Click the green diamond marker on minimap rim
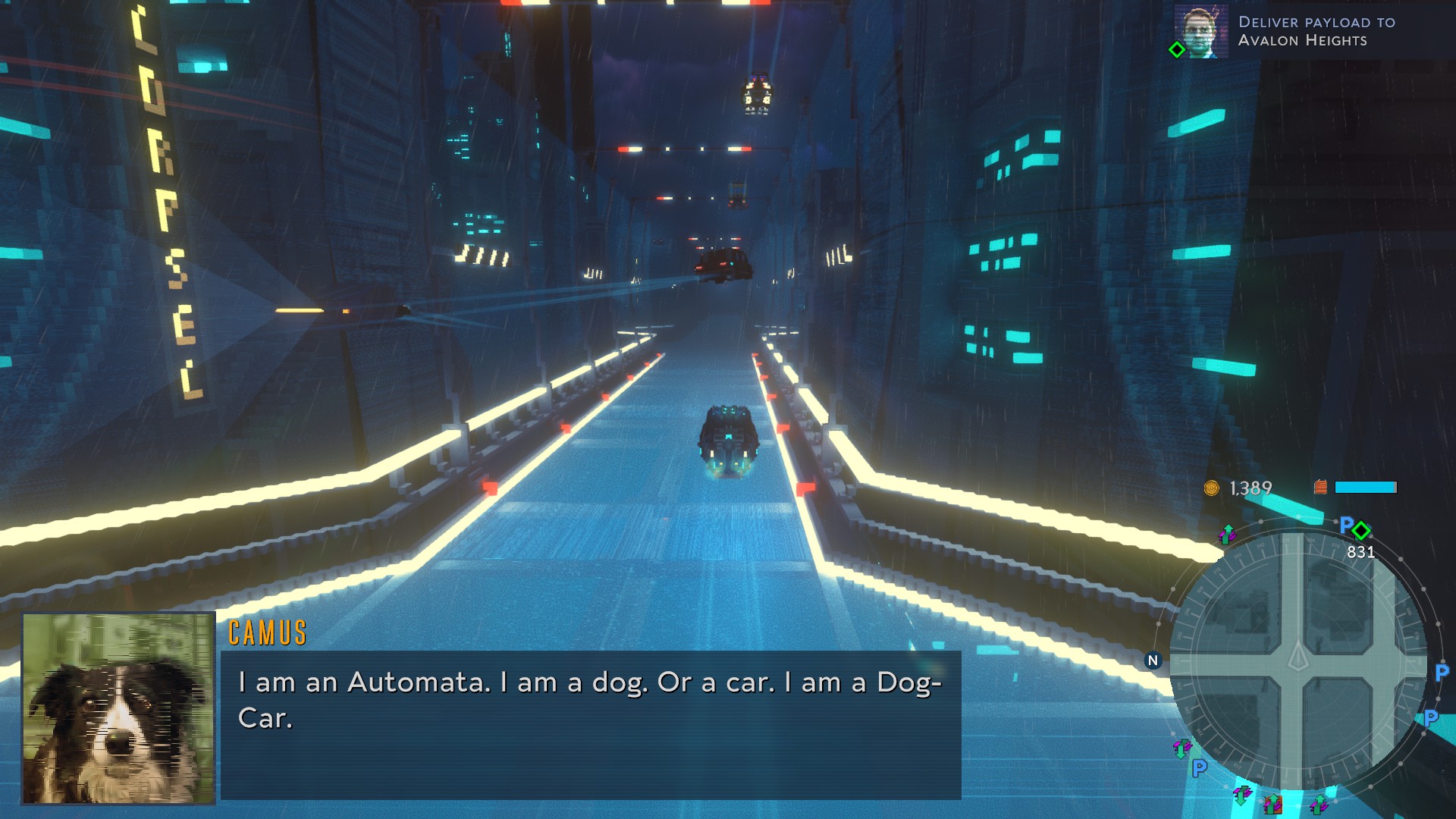The width and height of the screenshot is (1456, 819). coord(1361,530)
